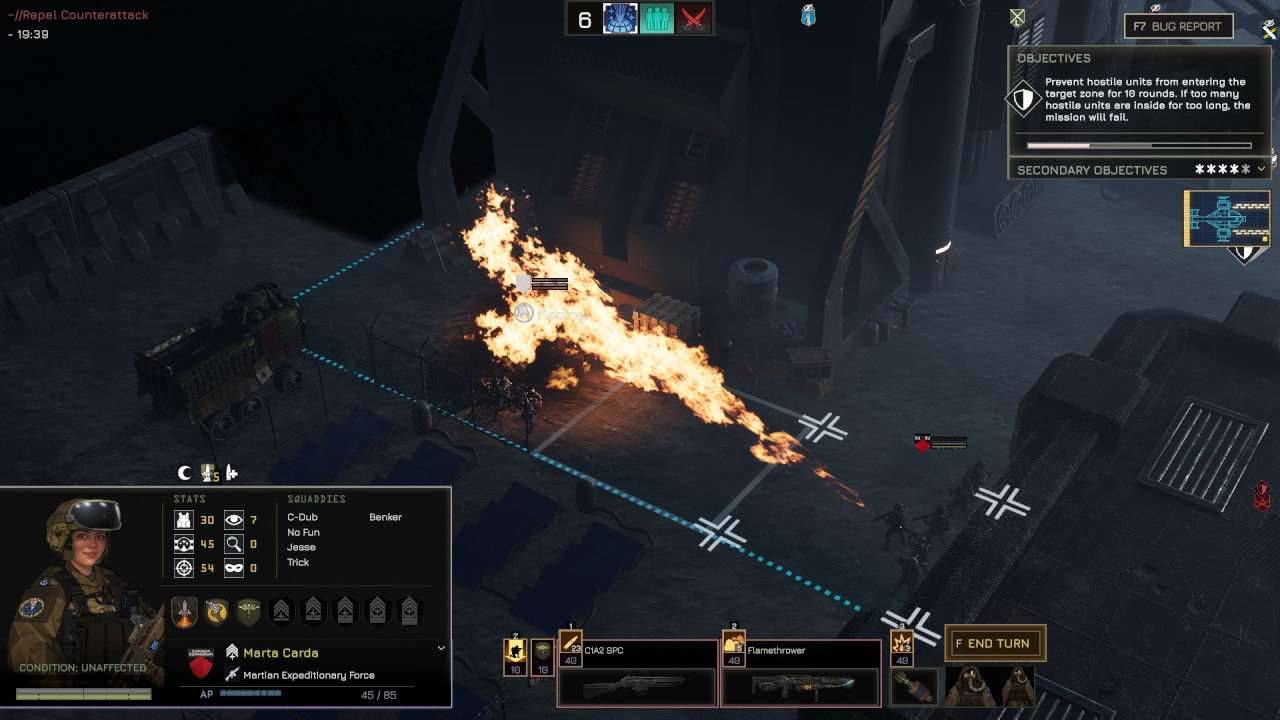
Task: Choose the grenade item slot
Action: (x=913, y=686)
